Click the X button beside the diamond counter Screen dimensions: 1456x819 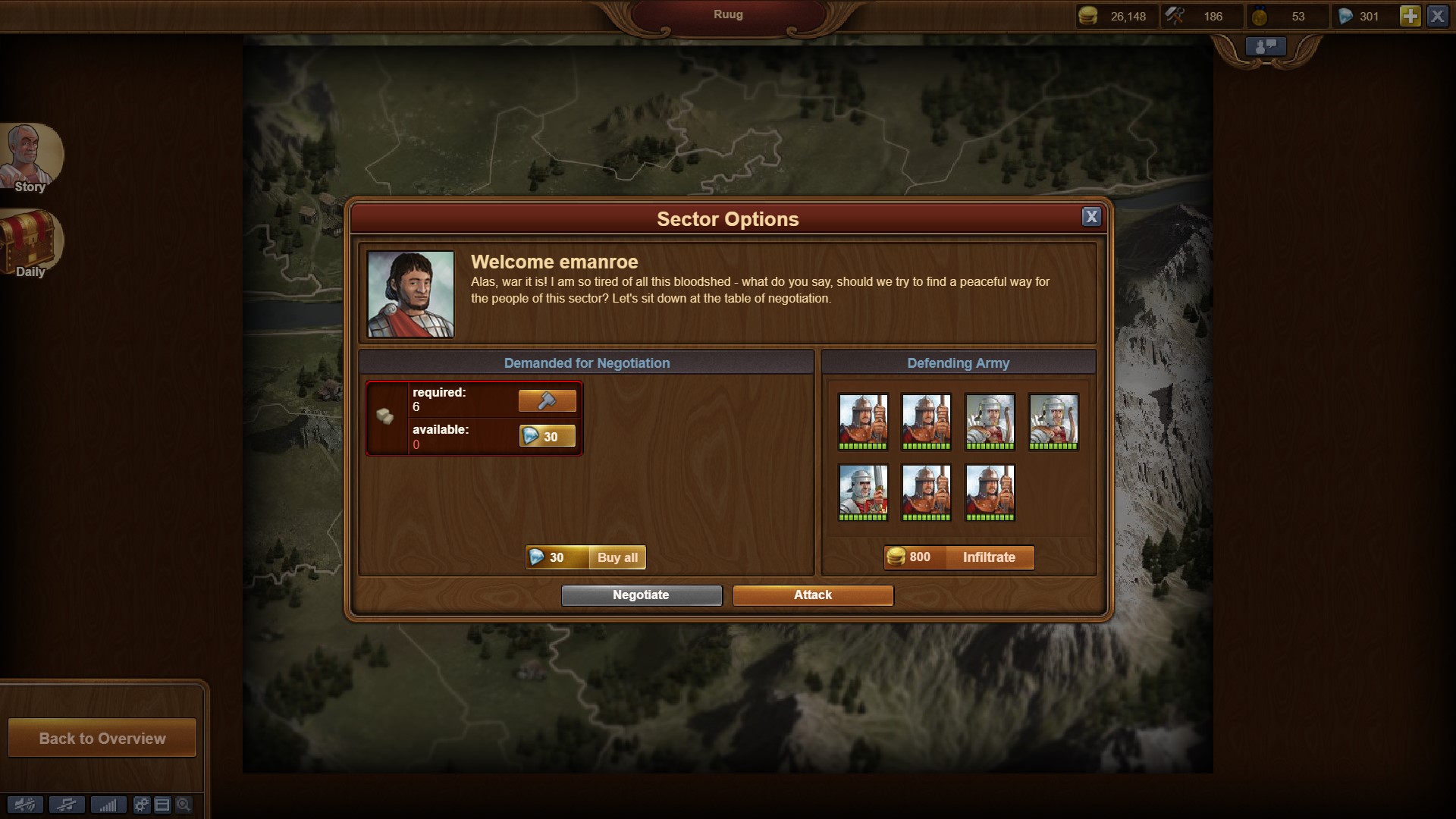[1437, 16]
